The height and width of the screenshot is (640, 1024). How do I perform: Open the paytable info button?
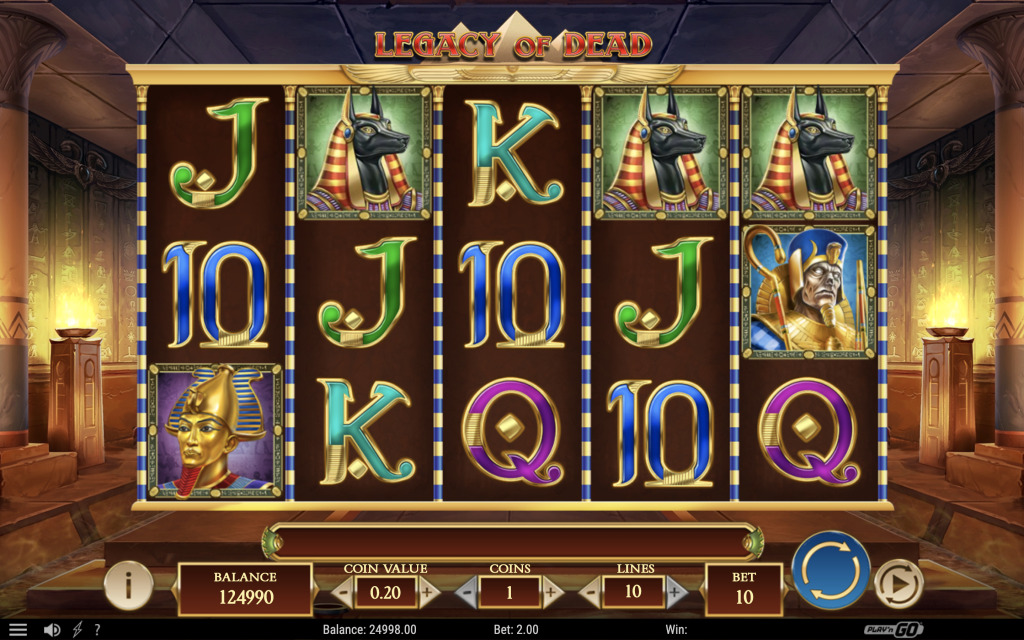128,585
